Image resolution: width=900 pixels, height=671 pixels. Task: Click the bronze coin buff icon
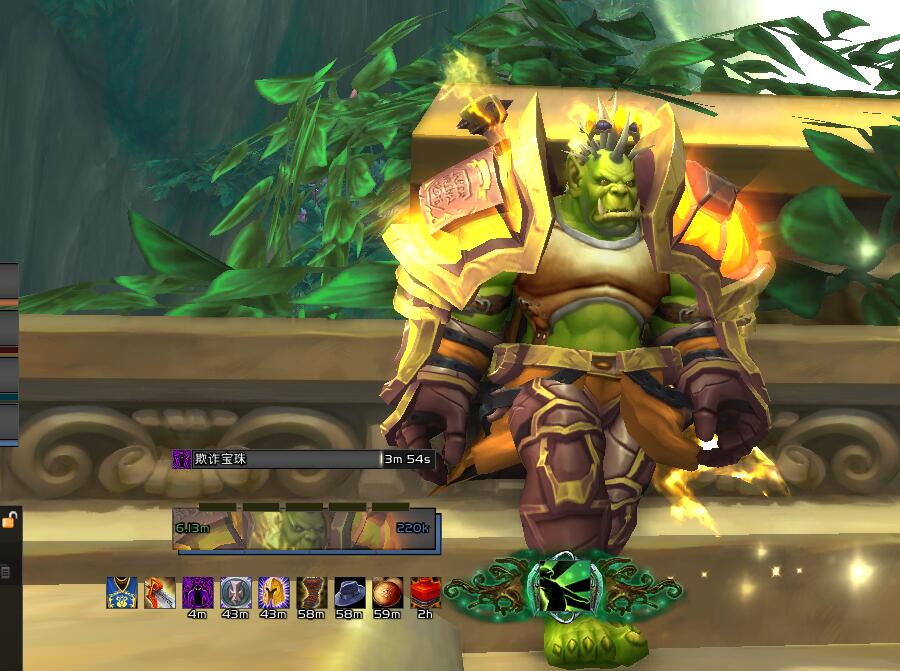pyautogui.click(x=387, y=593)
